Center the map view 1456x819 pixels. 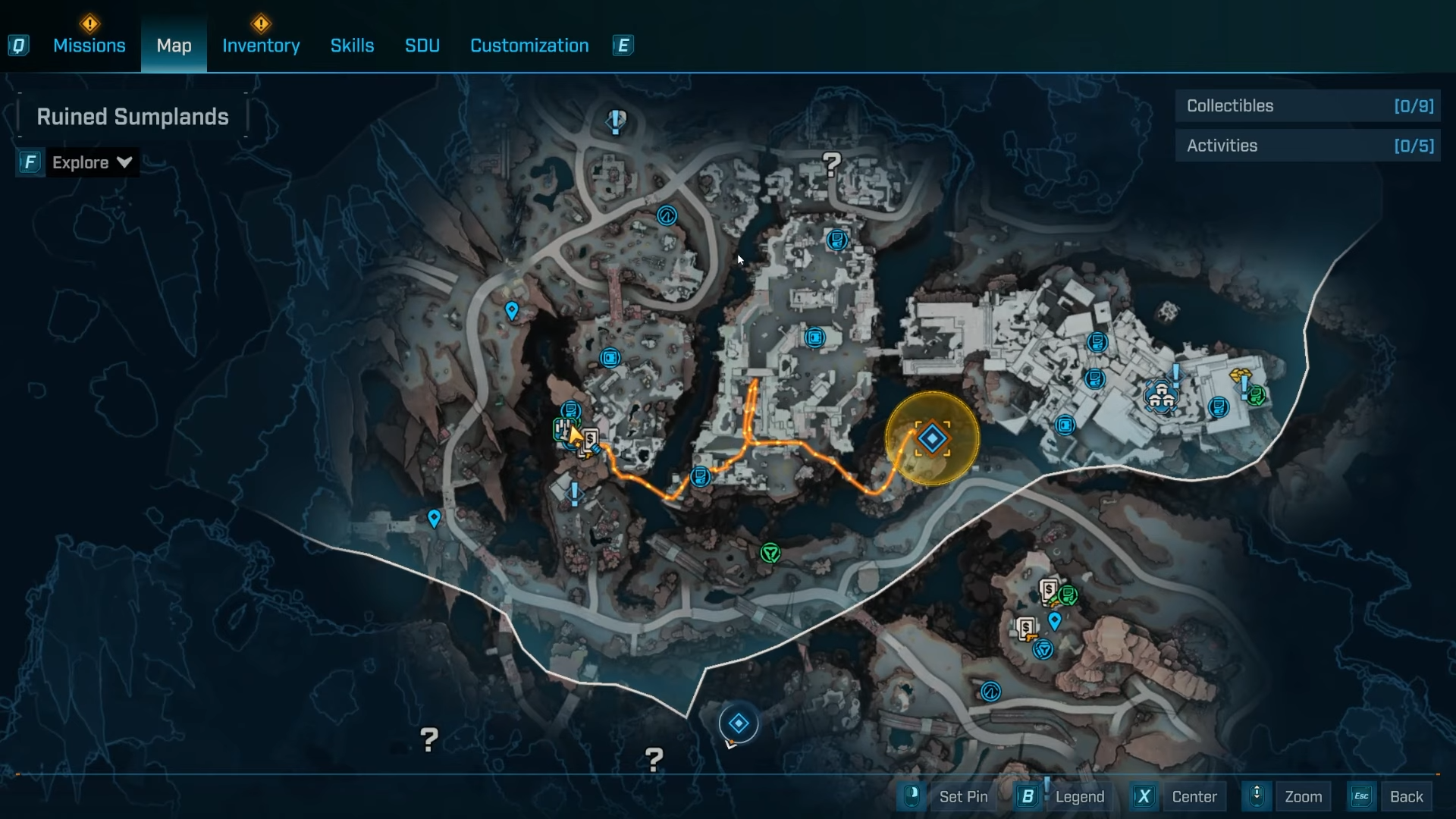click(1181, 796)
